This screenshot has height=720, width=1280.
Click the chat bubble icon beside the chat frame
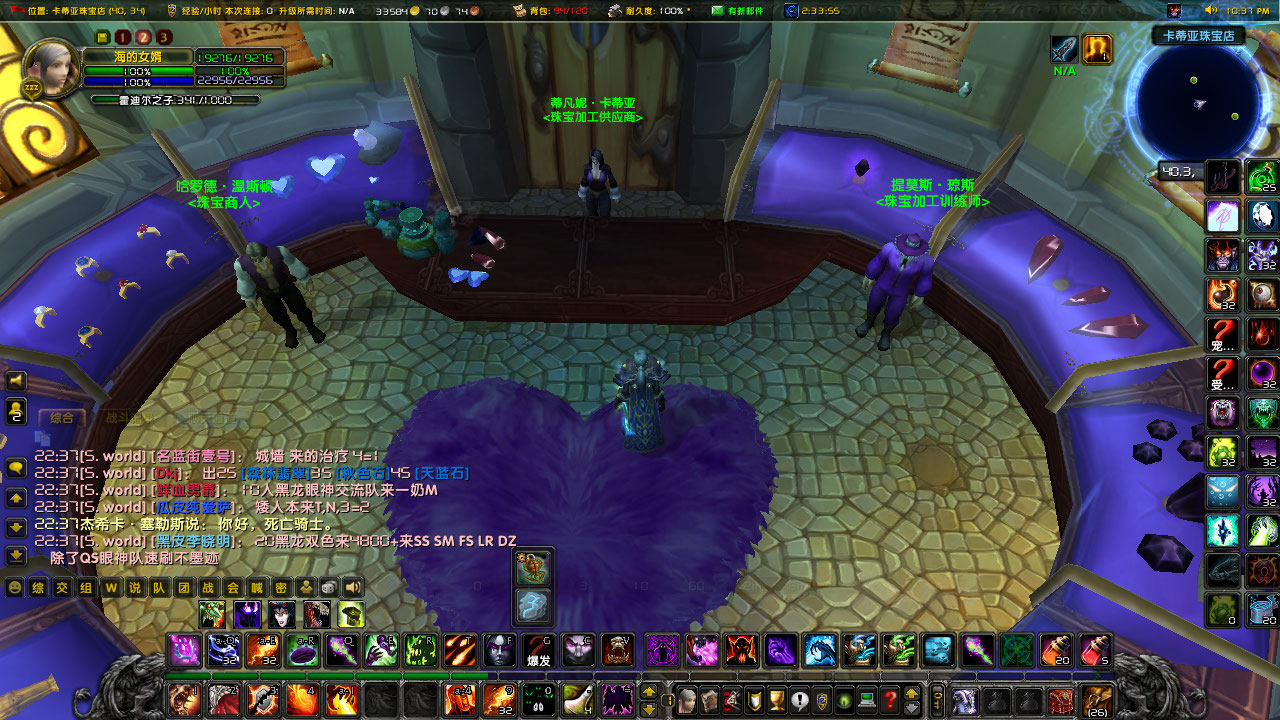coord(15,466)
